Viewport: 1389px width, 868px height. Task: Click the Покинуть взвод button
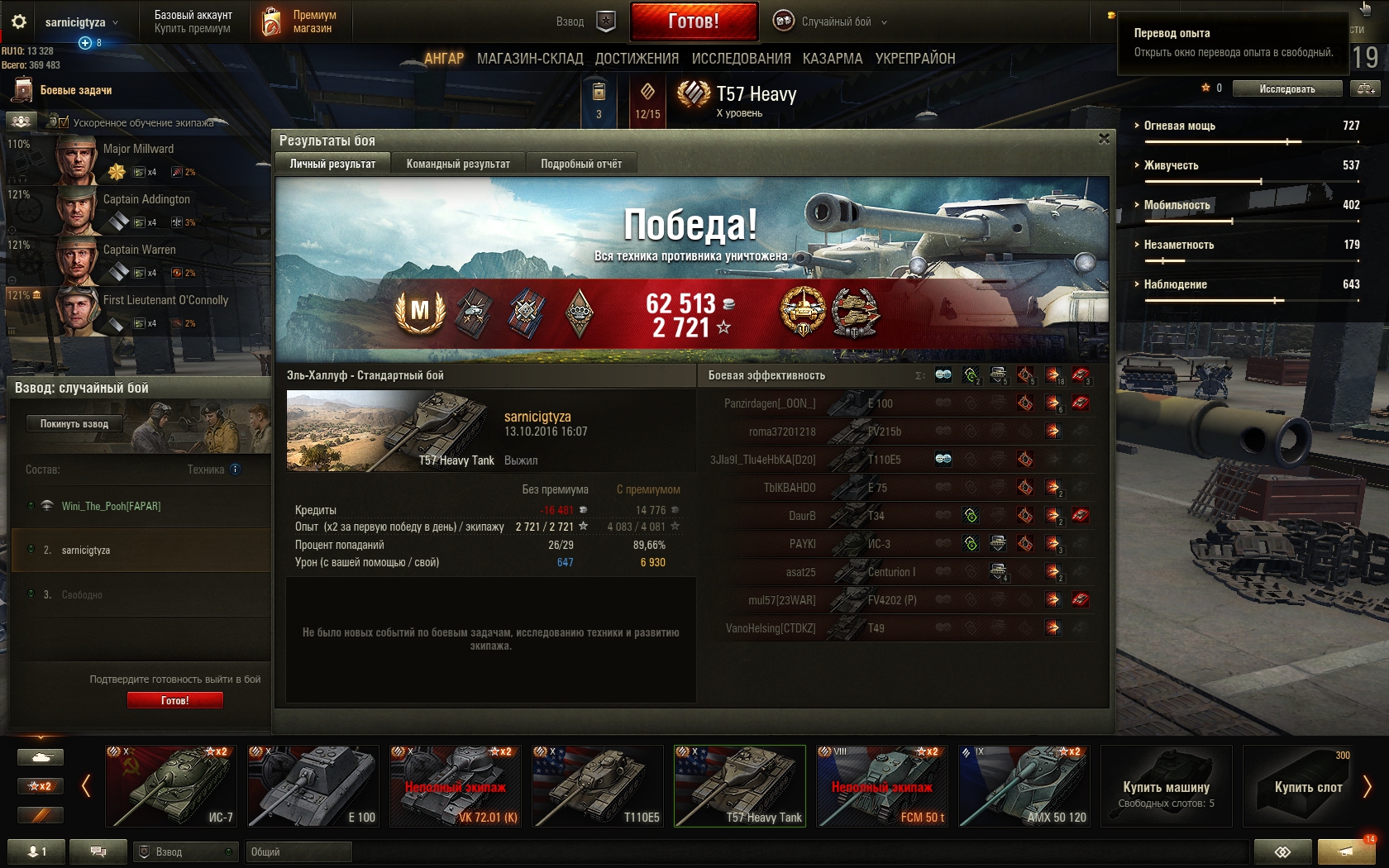pos(74,424)
